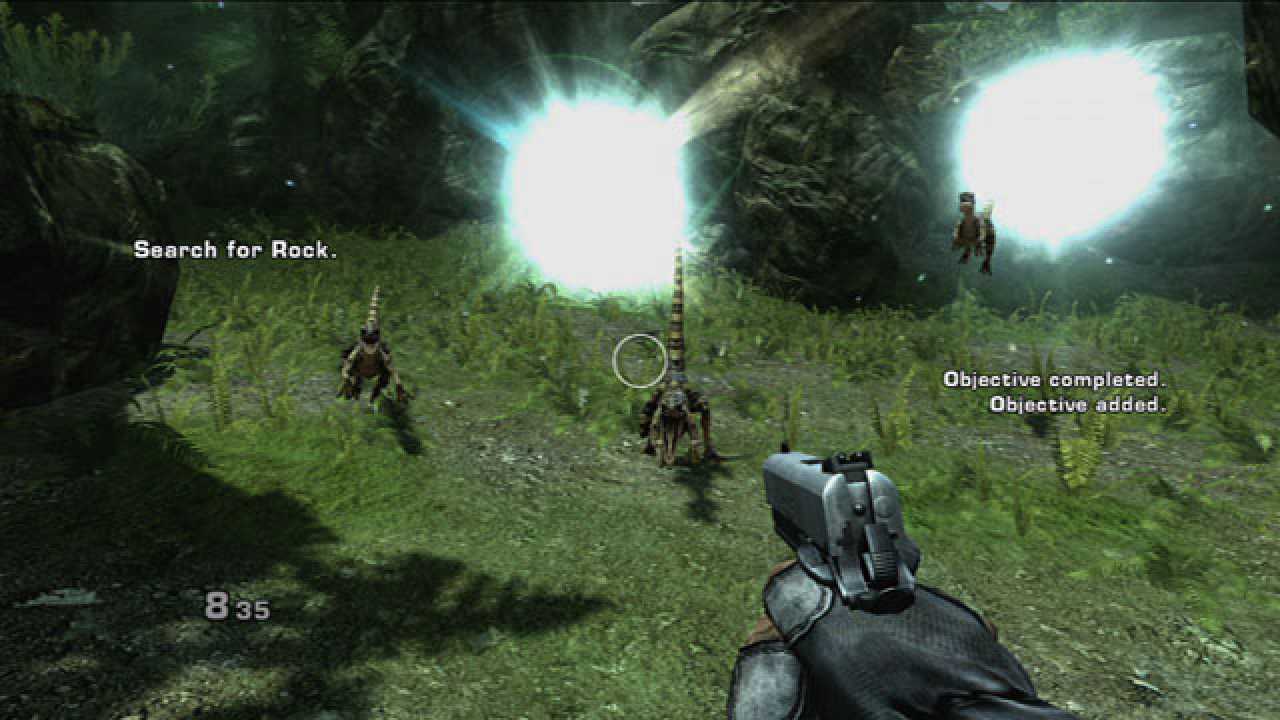Click the raptor beneath the center orb
The image size is (1280, 720).
tap(672, 425)
